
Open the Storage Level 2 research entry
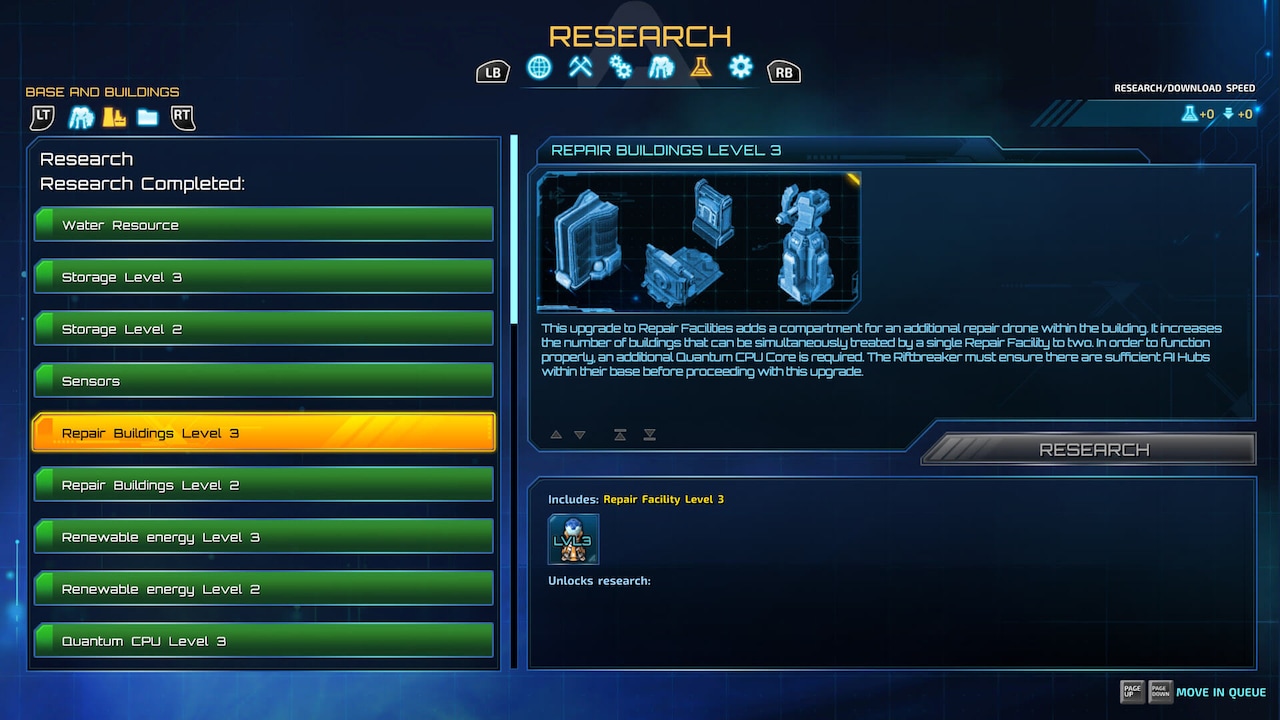point(264,329)
